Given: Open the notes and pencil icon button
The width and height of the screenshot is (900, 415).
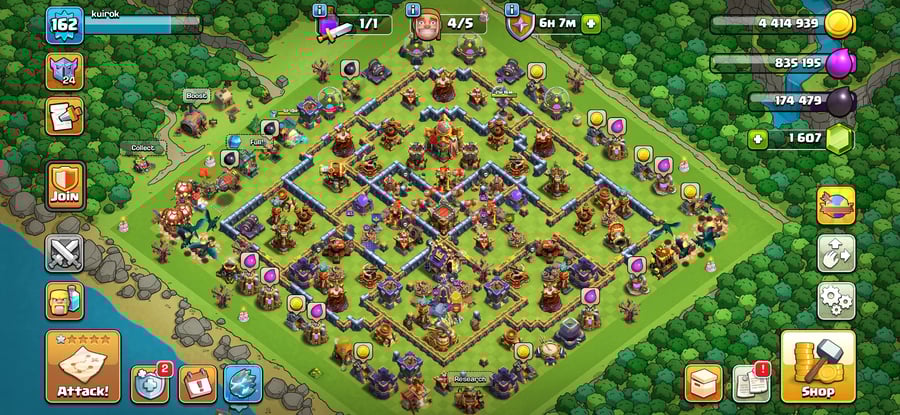Looking at the screenshot, I should (x=65, y=116).
